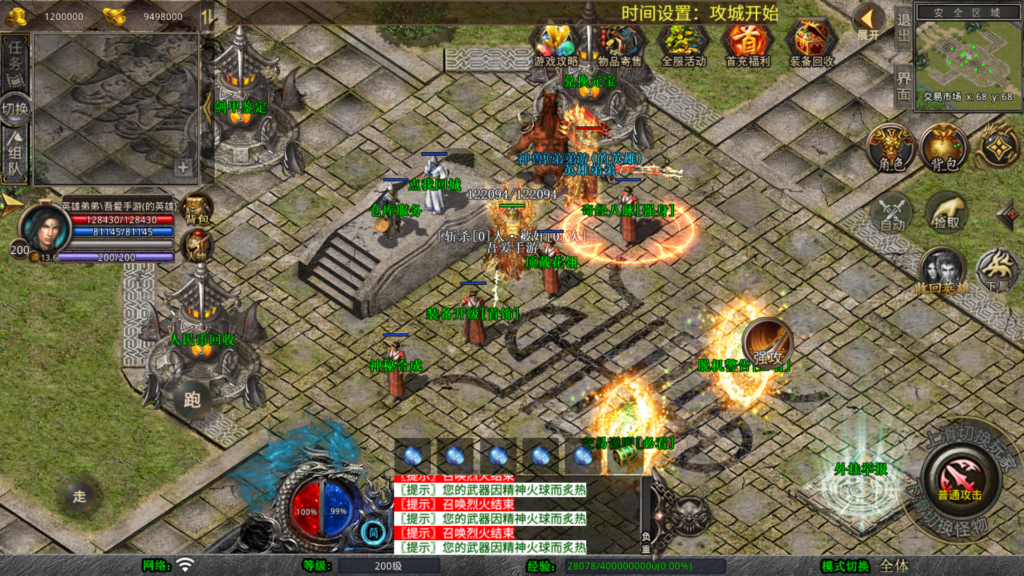Click the 切换 switch button

[15, 108]
